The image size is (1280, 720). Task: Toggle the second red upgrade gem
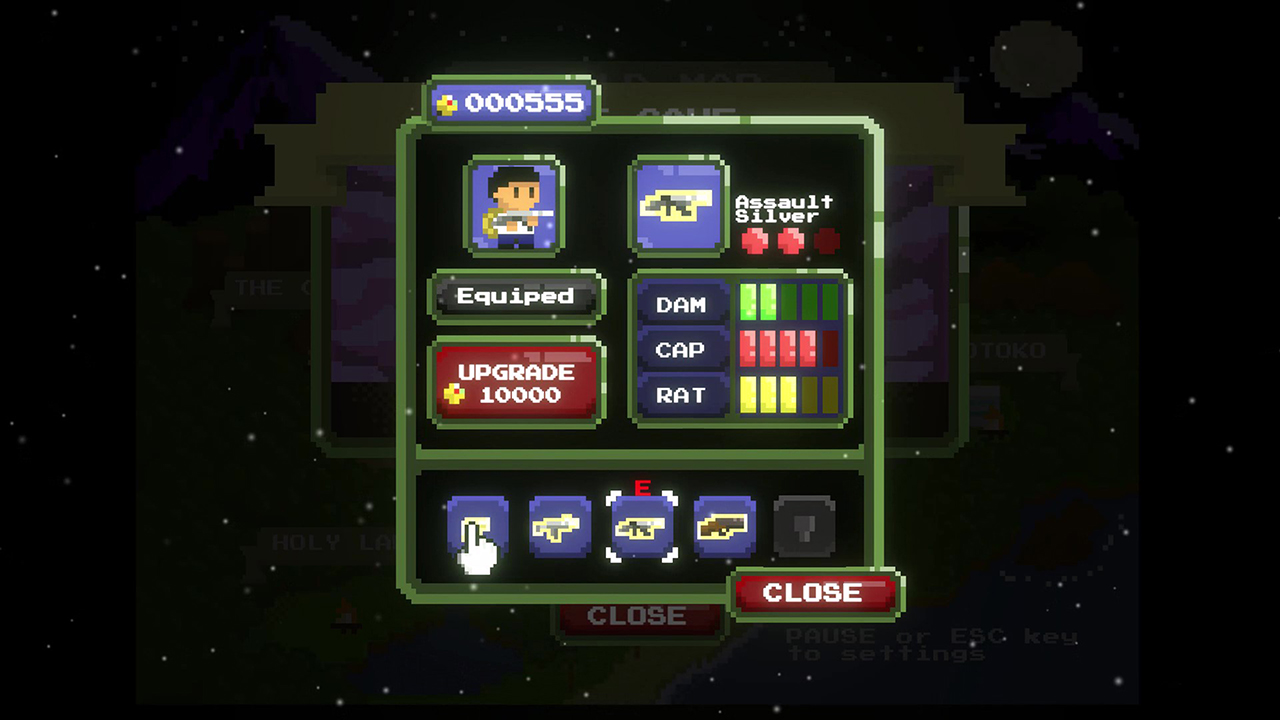[793, 239]
